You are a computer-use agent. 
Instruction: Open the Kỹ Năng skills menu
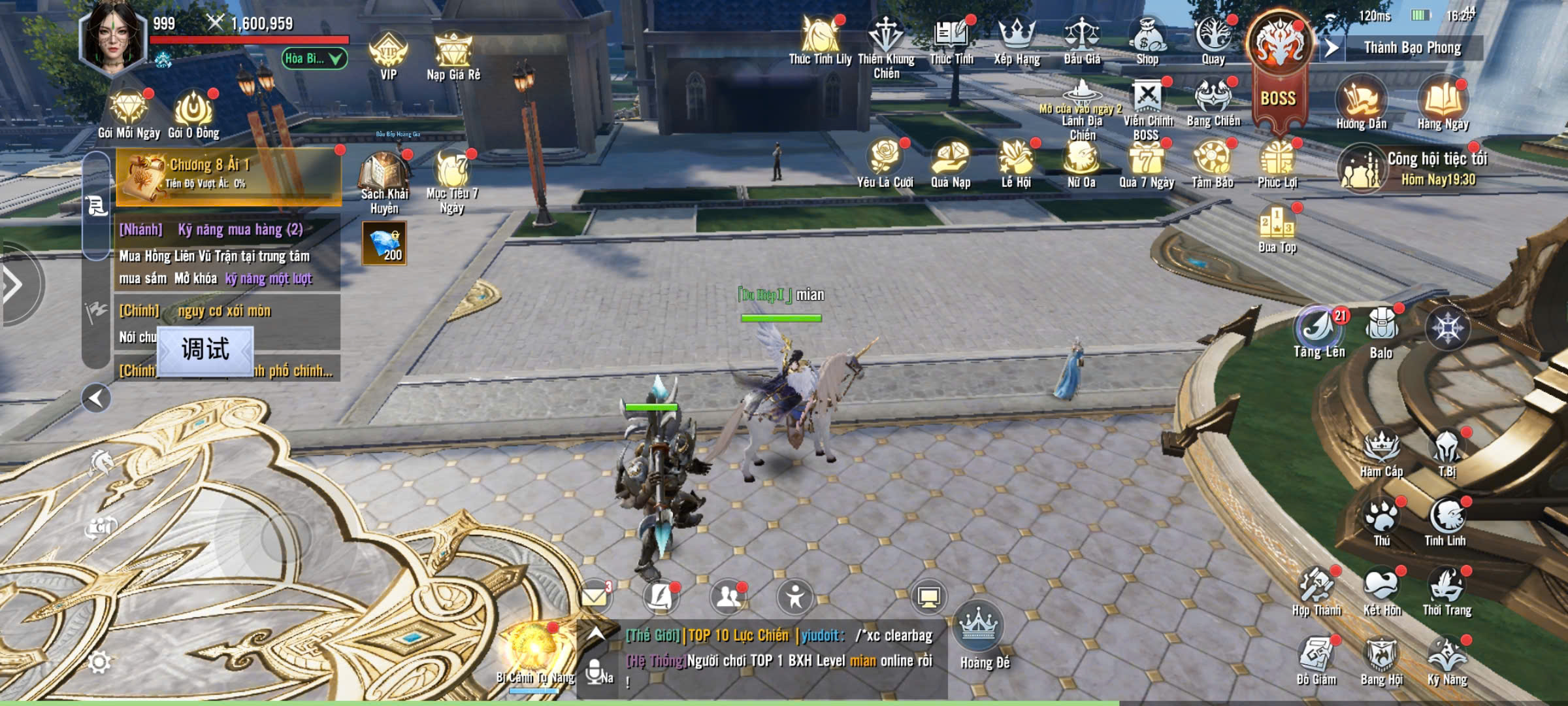pos(1447,660)
